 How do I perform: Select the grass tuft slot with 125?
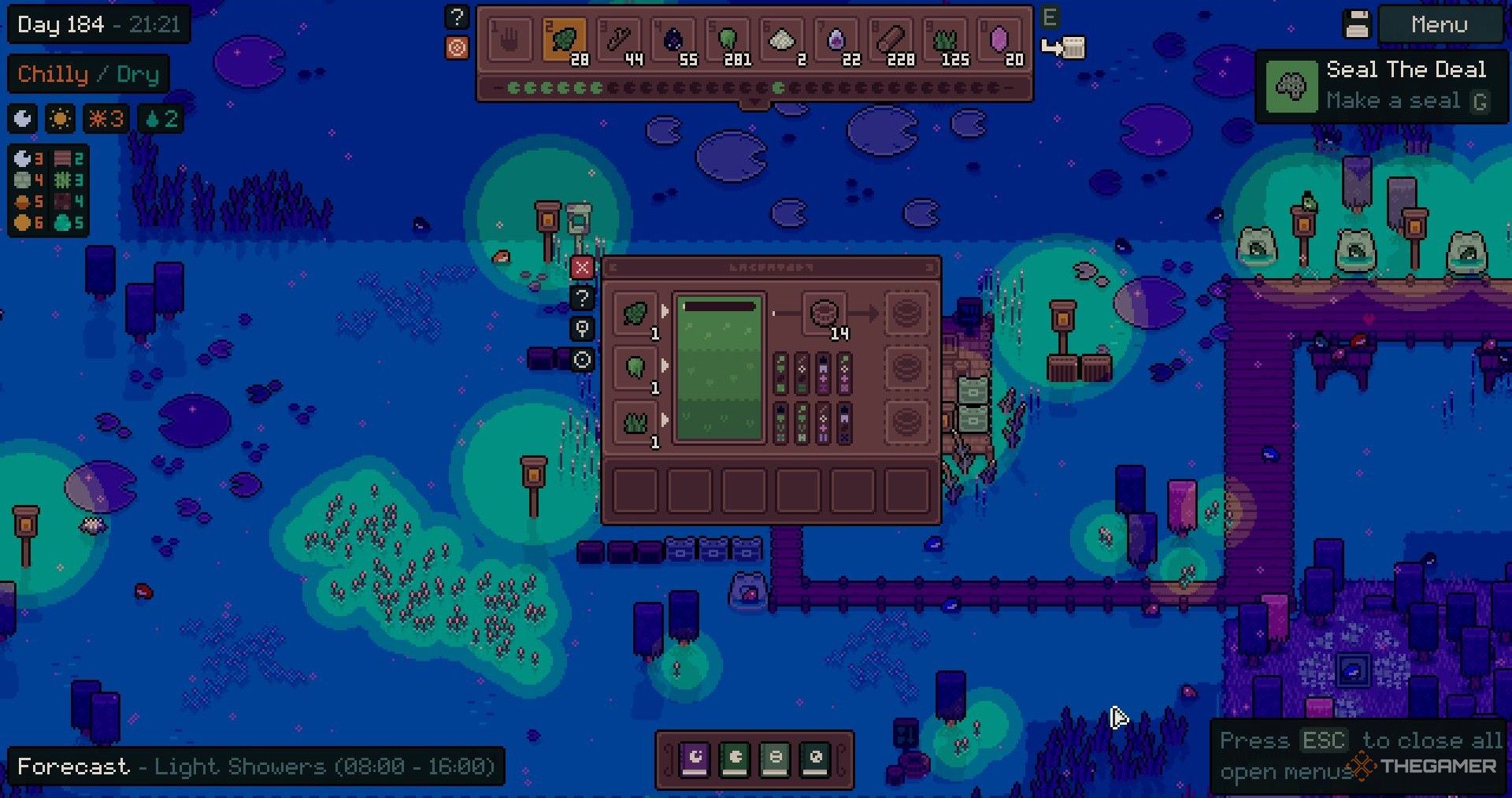click(x=946, y=41)
